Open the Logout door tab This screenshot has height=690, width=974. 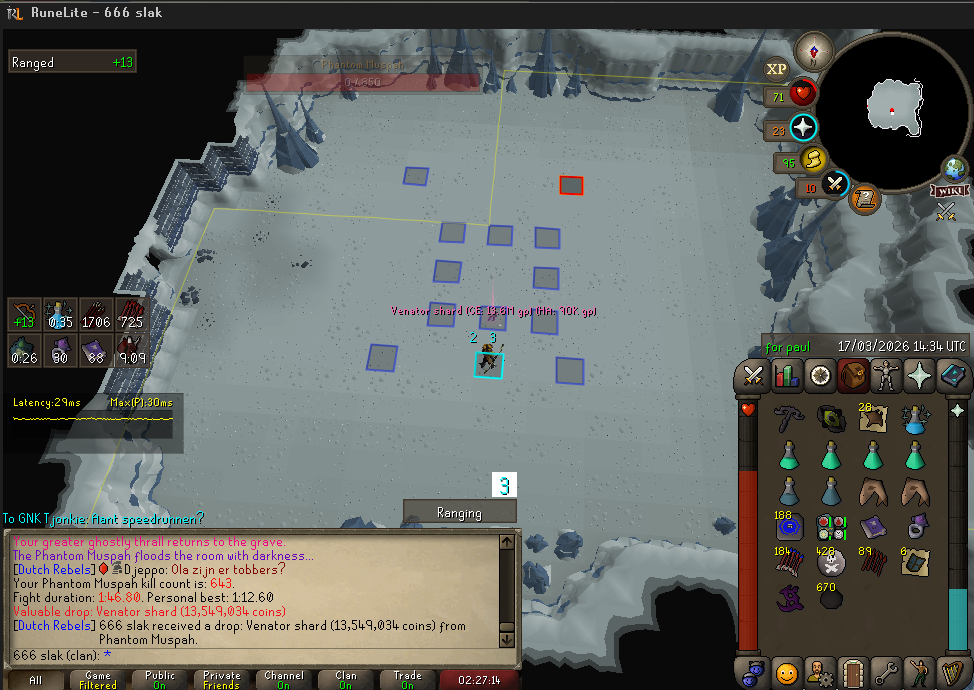coord(851,671)
